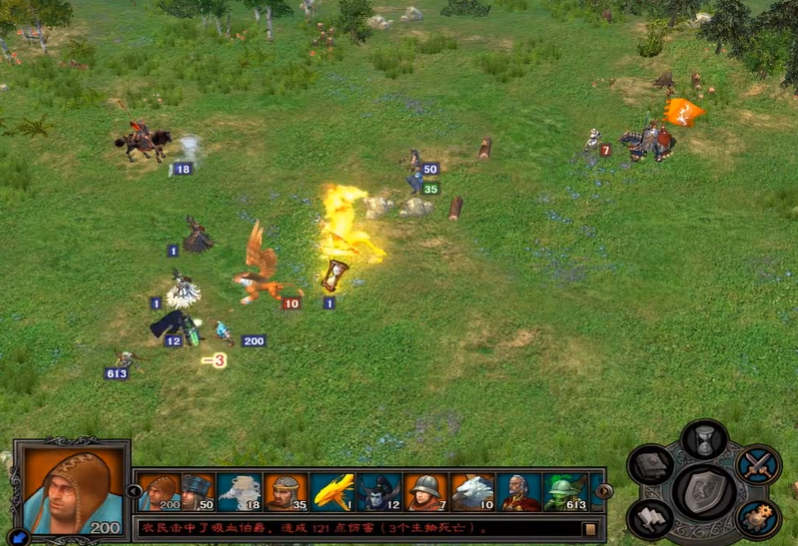798x546 pixels.
Task: Select the dark vampire portrait showing 12
Action: [381, 491]
